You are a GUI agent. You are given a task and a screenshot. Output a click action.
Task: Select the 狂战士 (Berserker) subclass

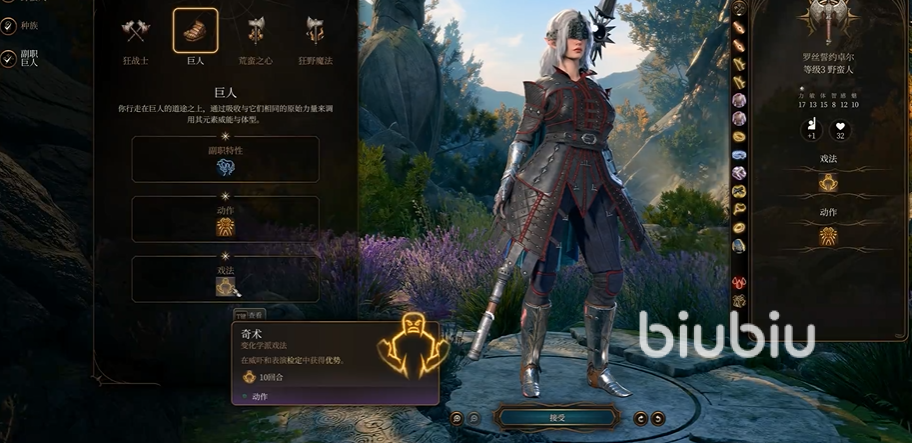point(136,31)
